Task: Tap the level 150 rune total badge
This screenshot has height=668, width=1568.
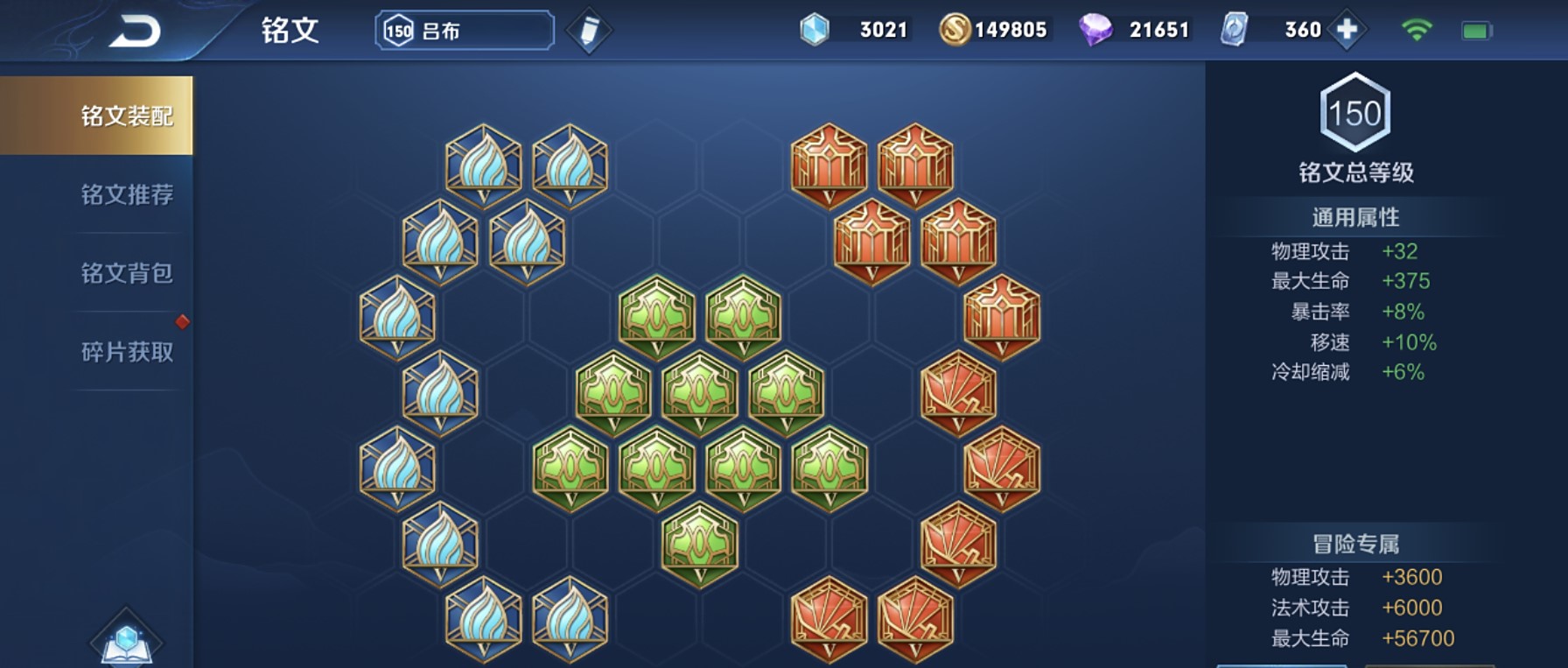Action: pyautogui.click(x=1354, y=113)
